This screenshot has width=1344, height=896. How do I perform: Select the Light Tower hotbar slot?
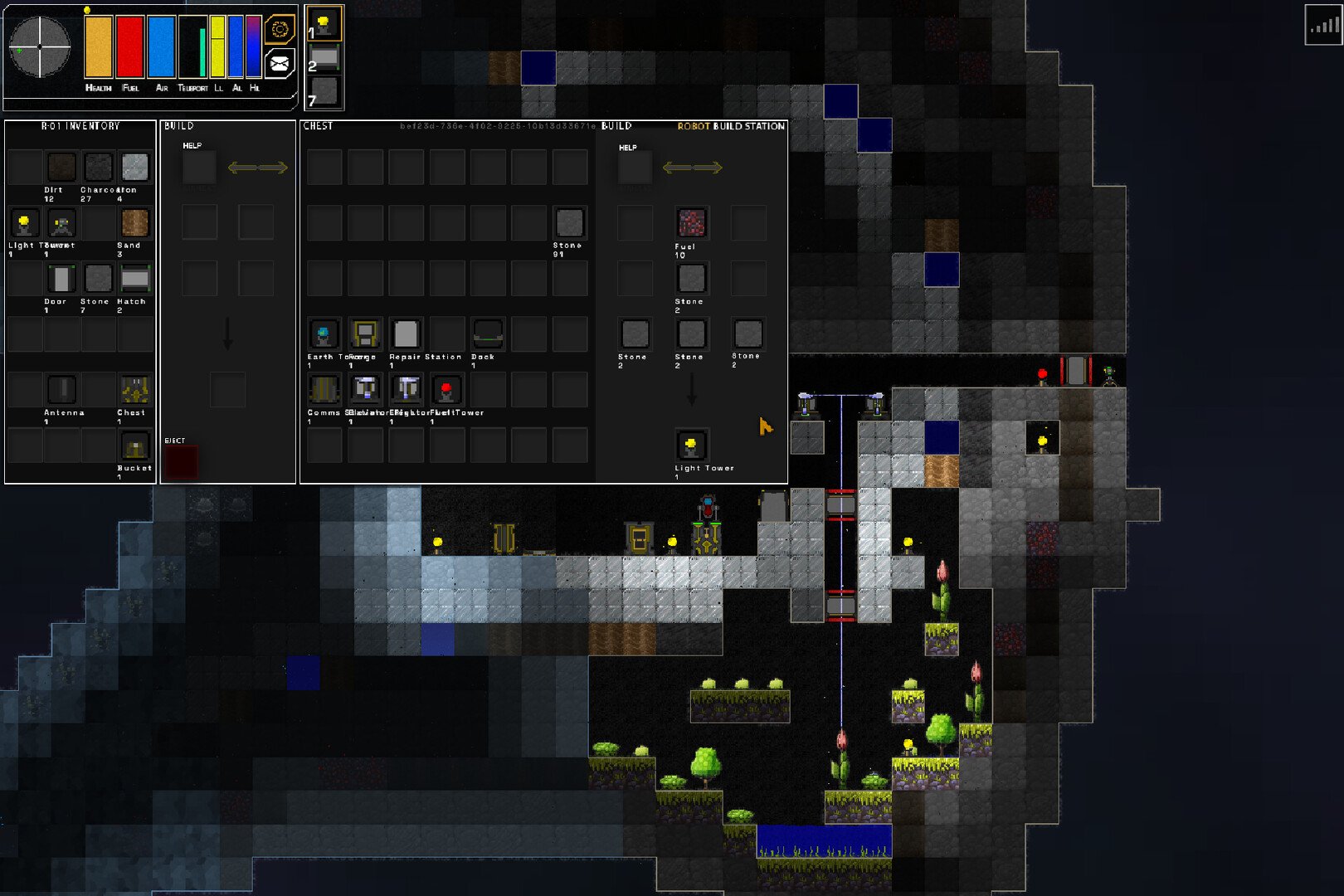324,24
